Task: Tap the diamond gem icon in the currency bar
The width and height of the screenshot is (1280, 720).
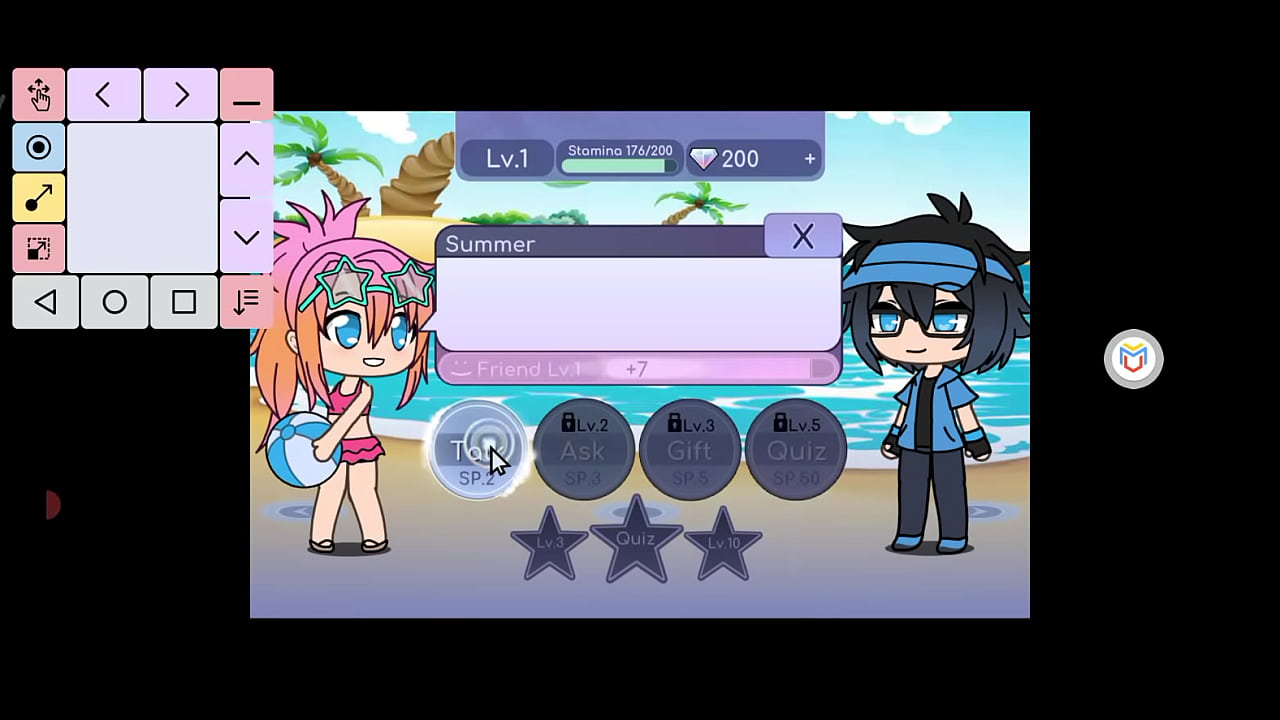Action: coord(704,158)
